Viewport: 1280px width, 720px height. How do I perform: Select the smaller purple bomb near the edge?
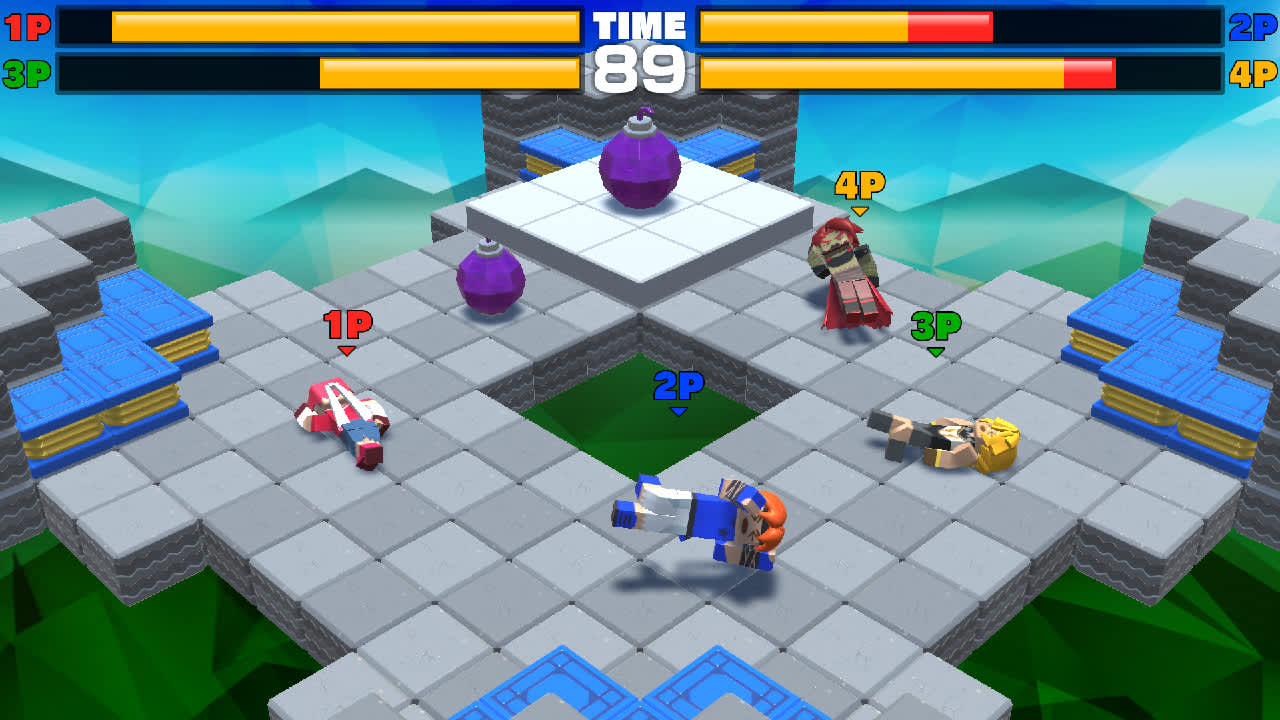(x=492, y=280)
